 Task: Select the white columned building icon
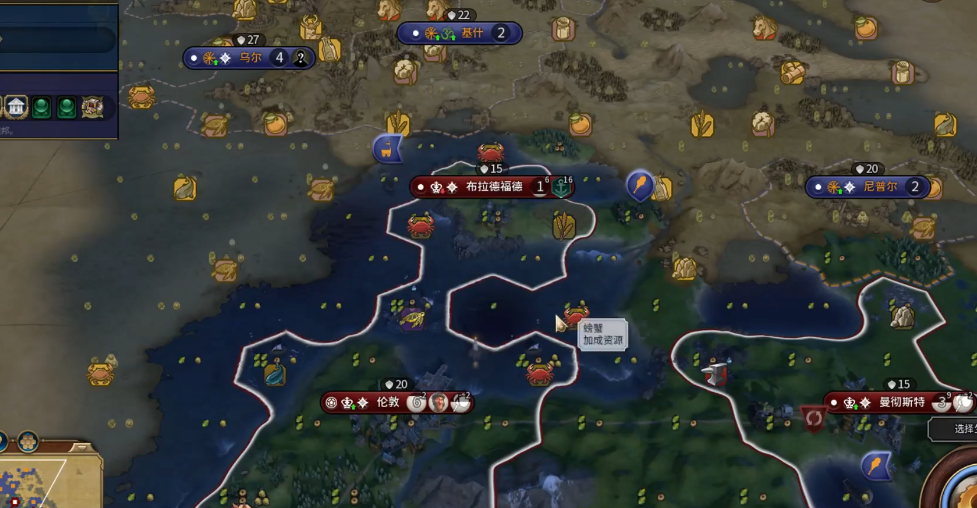coord(15,106)
